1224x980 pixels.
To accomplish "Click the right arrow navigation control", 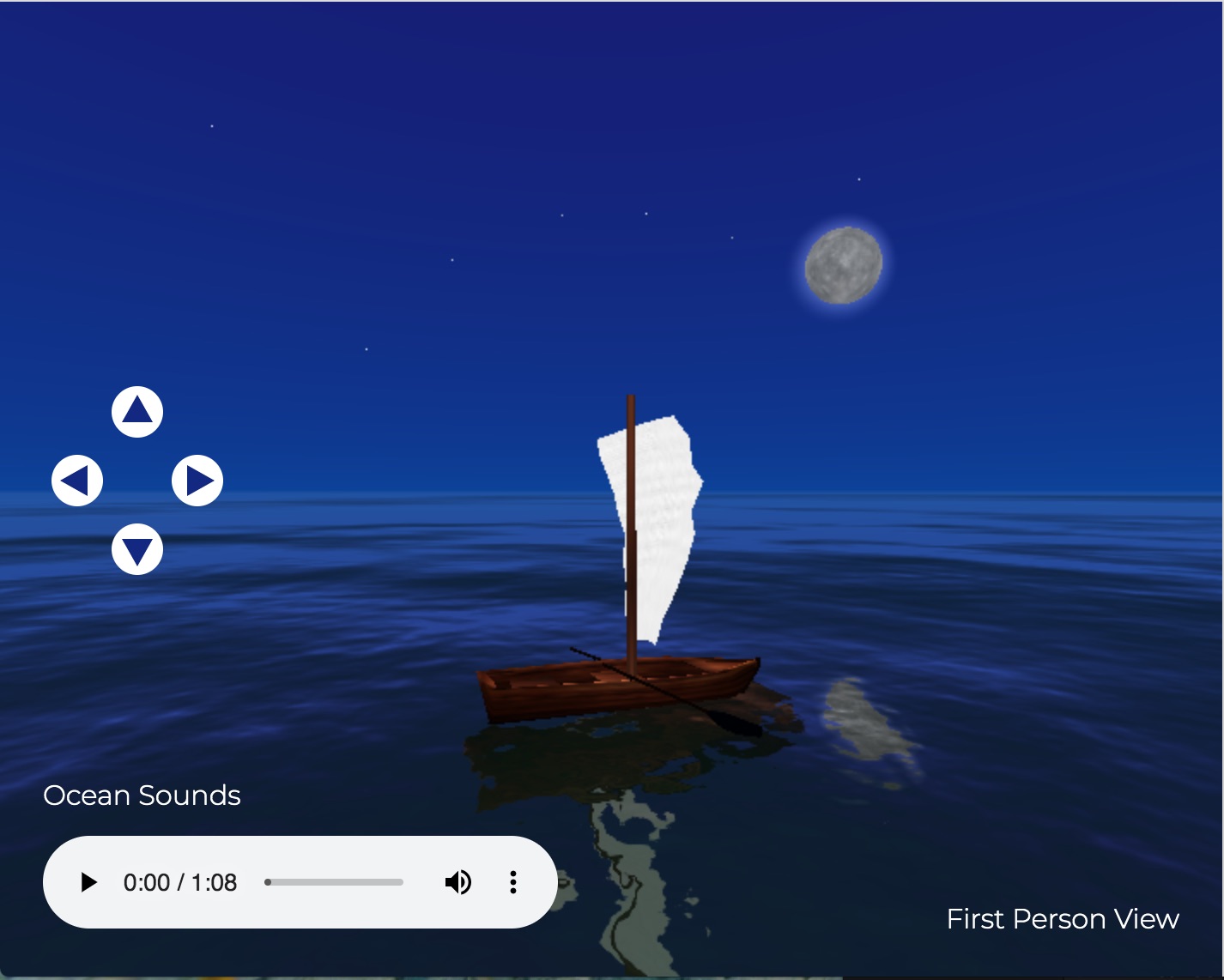I will point(197,480).
